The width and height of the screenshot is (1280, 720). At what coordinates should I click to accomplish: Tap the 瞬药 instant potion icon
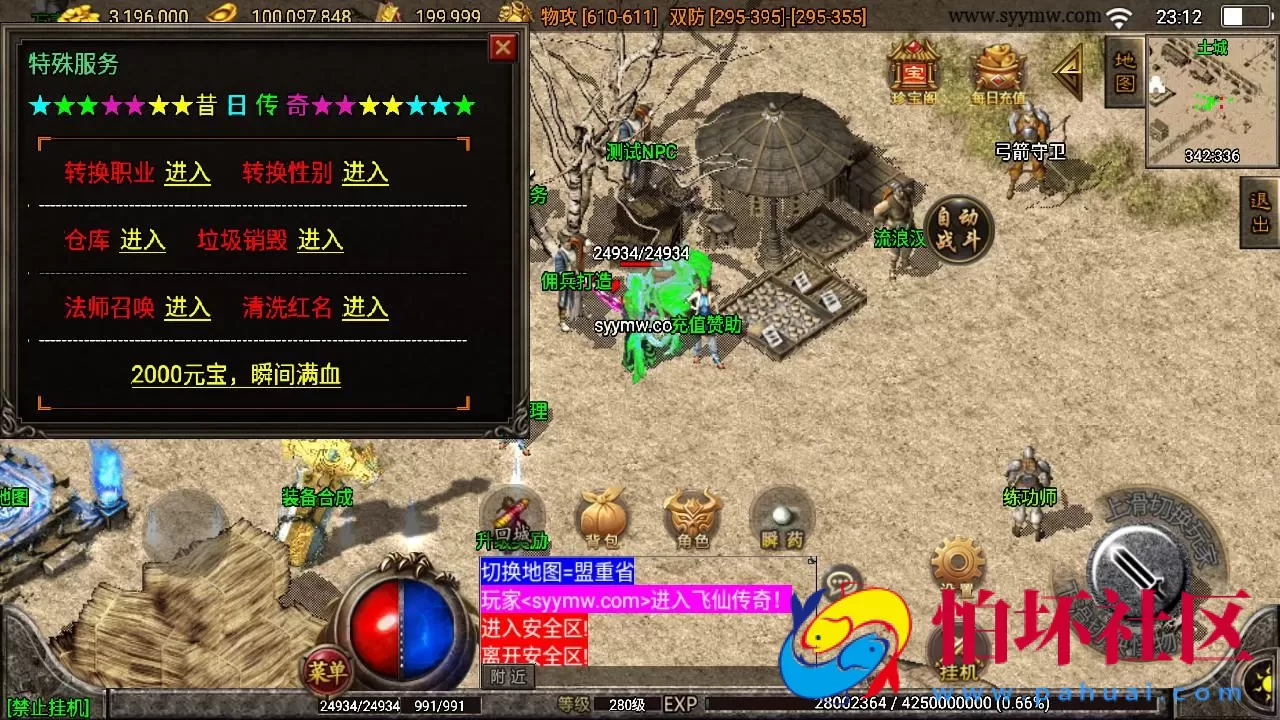point(780,515)
